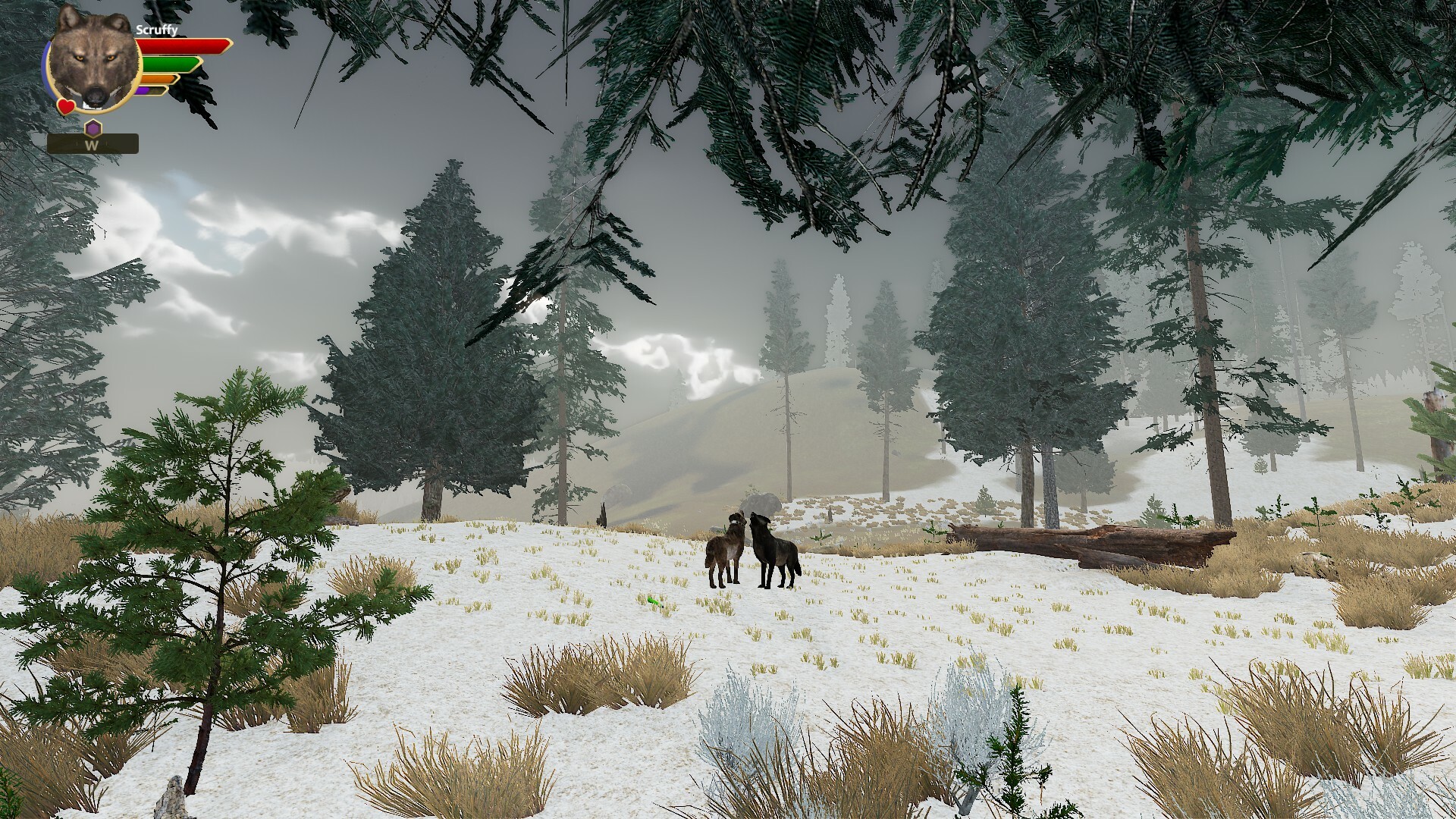Click the orange hunger bar

point(157,79)
